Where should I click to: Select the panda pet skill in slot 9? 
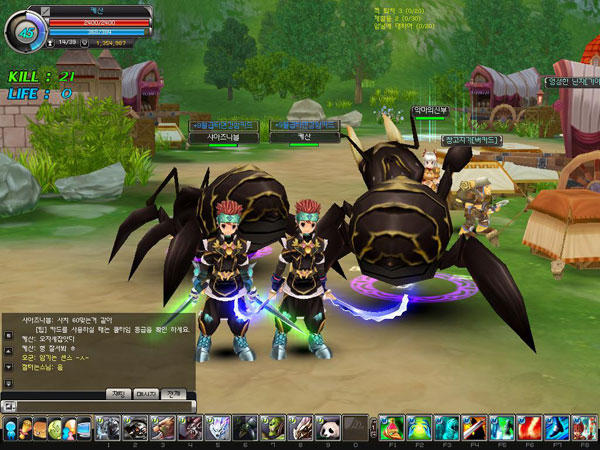pos(325,428)
